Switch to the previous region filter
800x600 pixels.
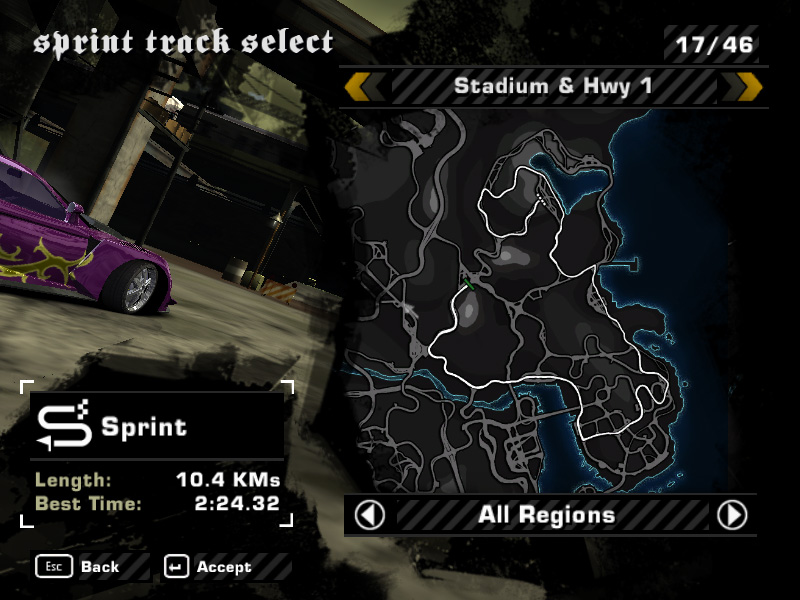click(x=370, y=515)
